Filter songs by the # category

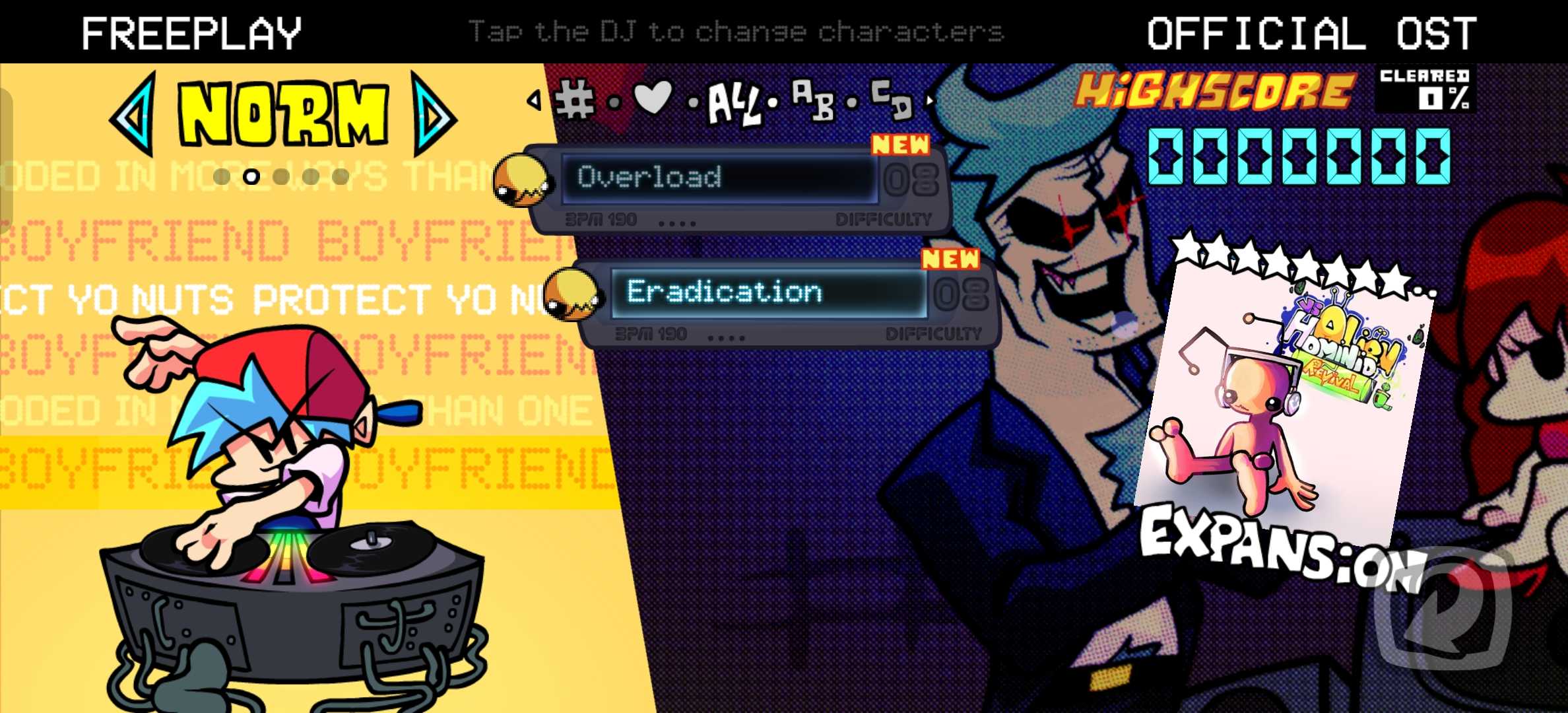[574, 101]
